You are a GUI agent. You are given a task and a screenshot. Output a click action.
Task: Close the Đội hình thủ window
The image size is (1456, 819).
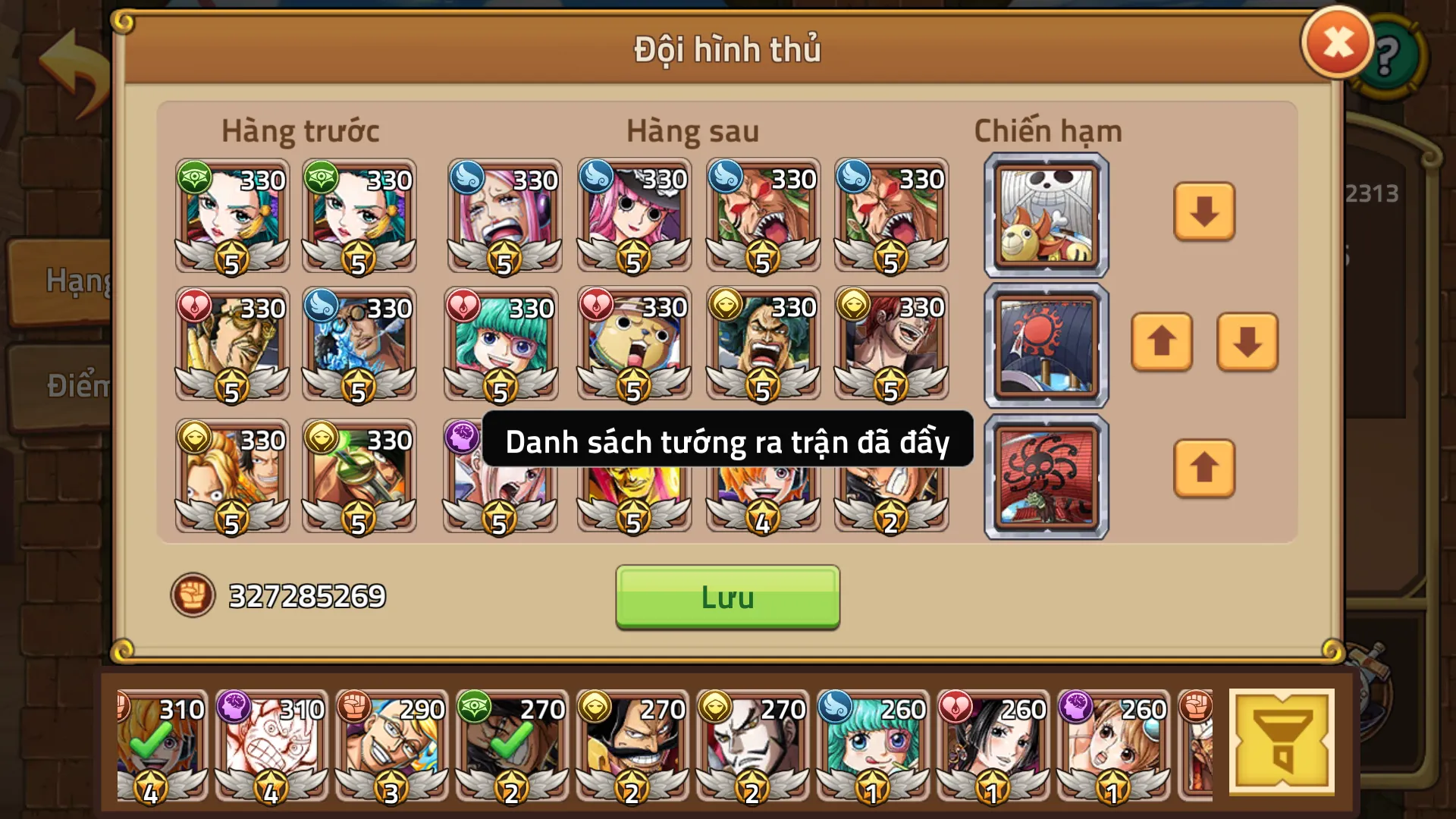tap(1336, 44)
